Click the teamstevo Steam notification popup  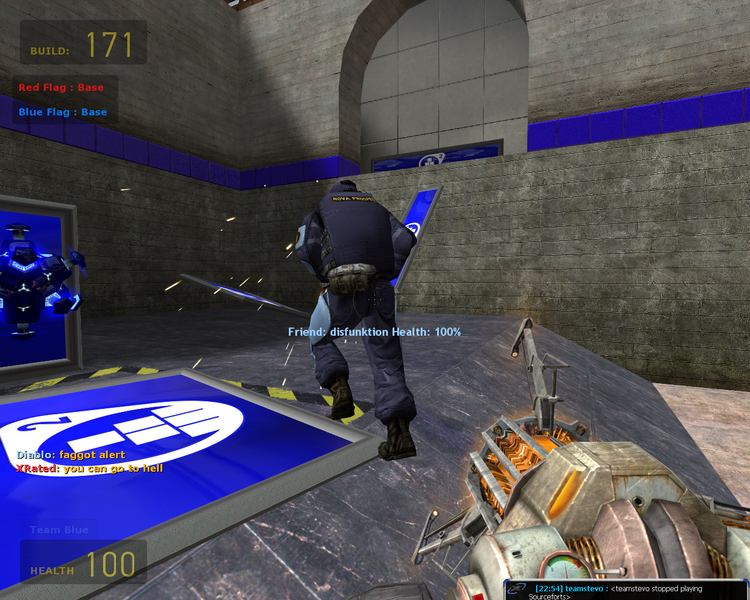coord(625,590)
